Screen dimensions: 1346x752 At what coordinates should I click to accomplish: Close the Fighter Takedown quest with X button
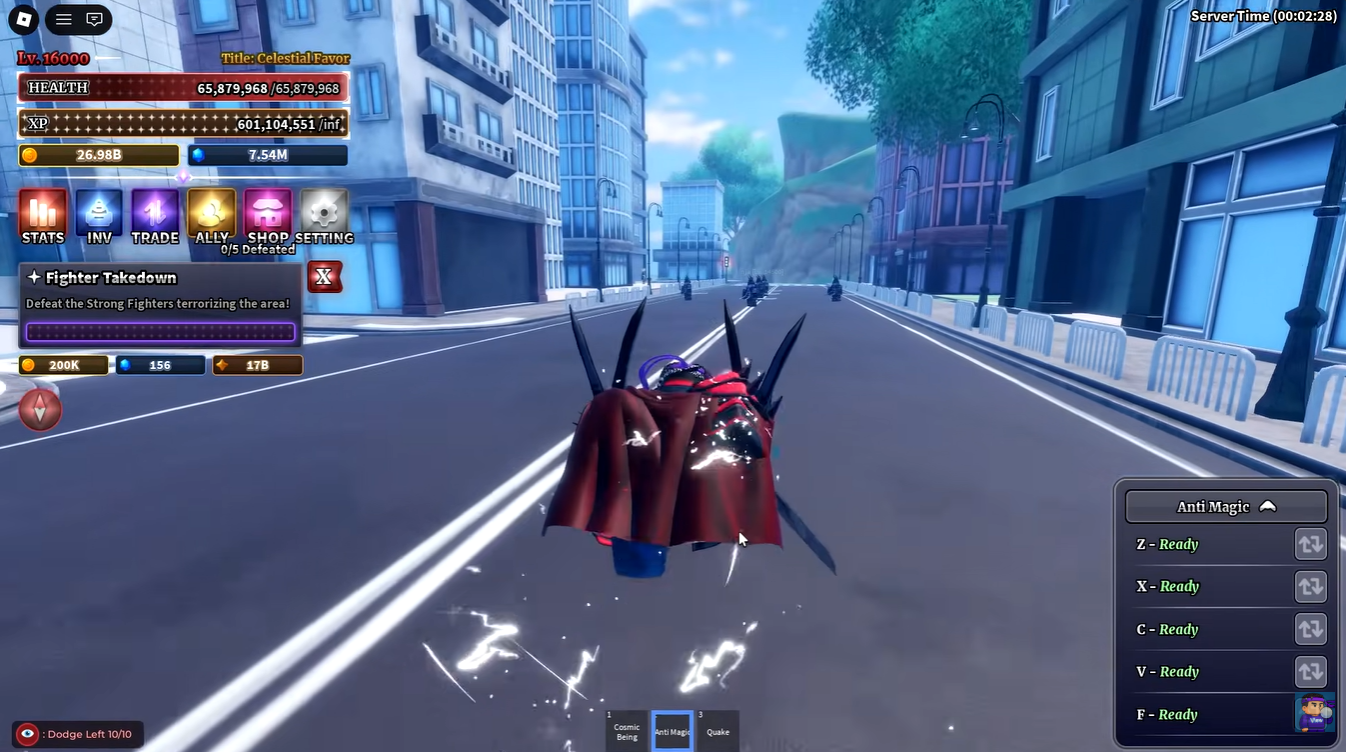324,277
